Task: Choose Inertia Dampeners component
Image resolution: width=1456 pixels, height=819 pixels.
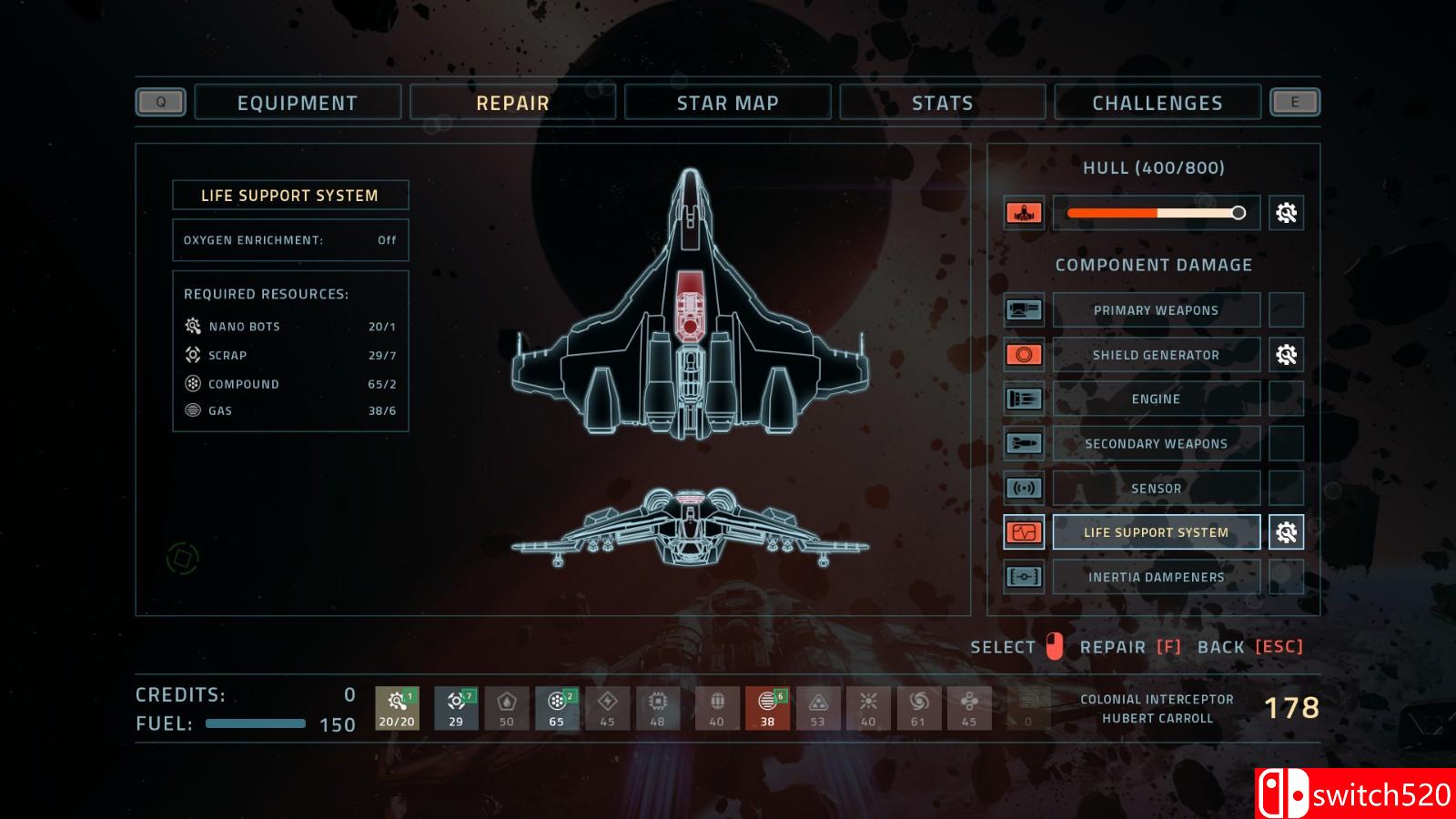Action: tap(1156, 577)
